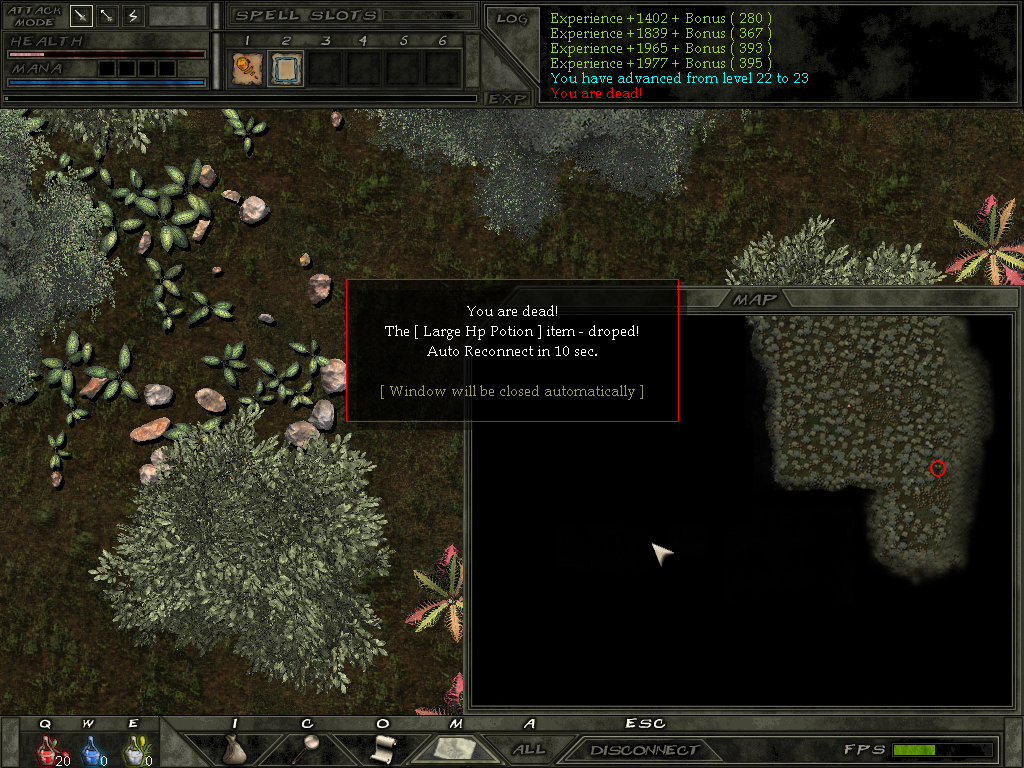
Task: Select the MAP panel header
Action: pos(754,299)
